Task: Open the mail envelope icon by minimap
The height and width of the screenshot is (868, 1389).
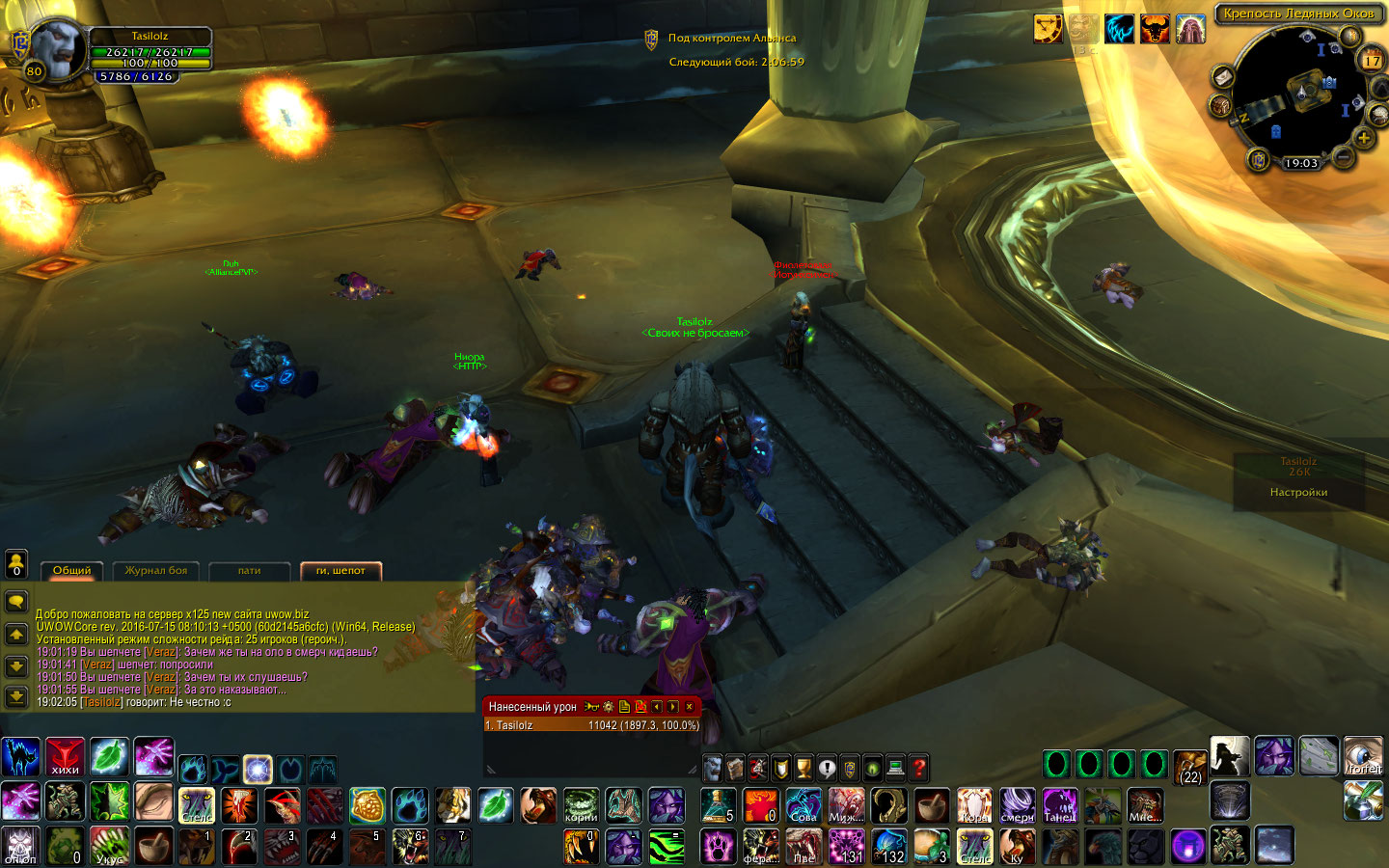Action: point(1223,76)
